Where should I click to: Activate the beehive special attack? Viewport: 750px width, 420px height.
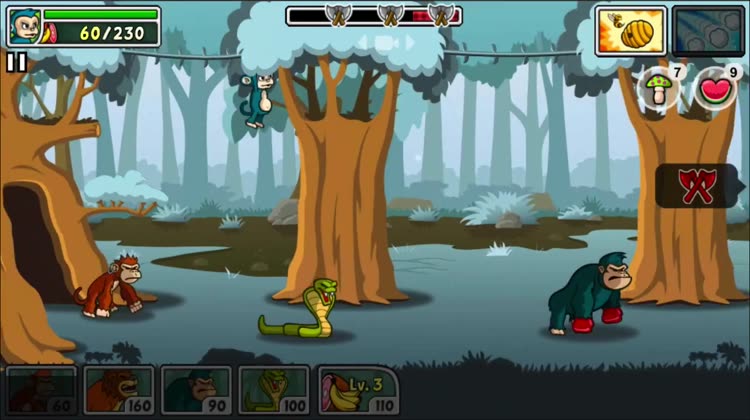point(630,31)
